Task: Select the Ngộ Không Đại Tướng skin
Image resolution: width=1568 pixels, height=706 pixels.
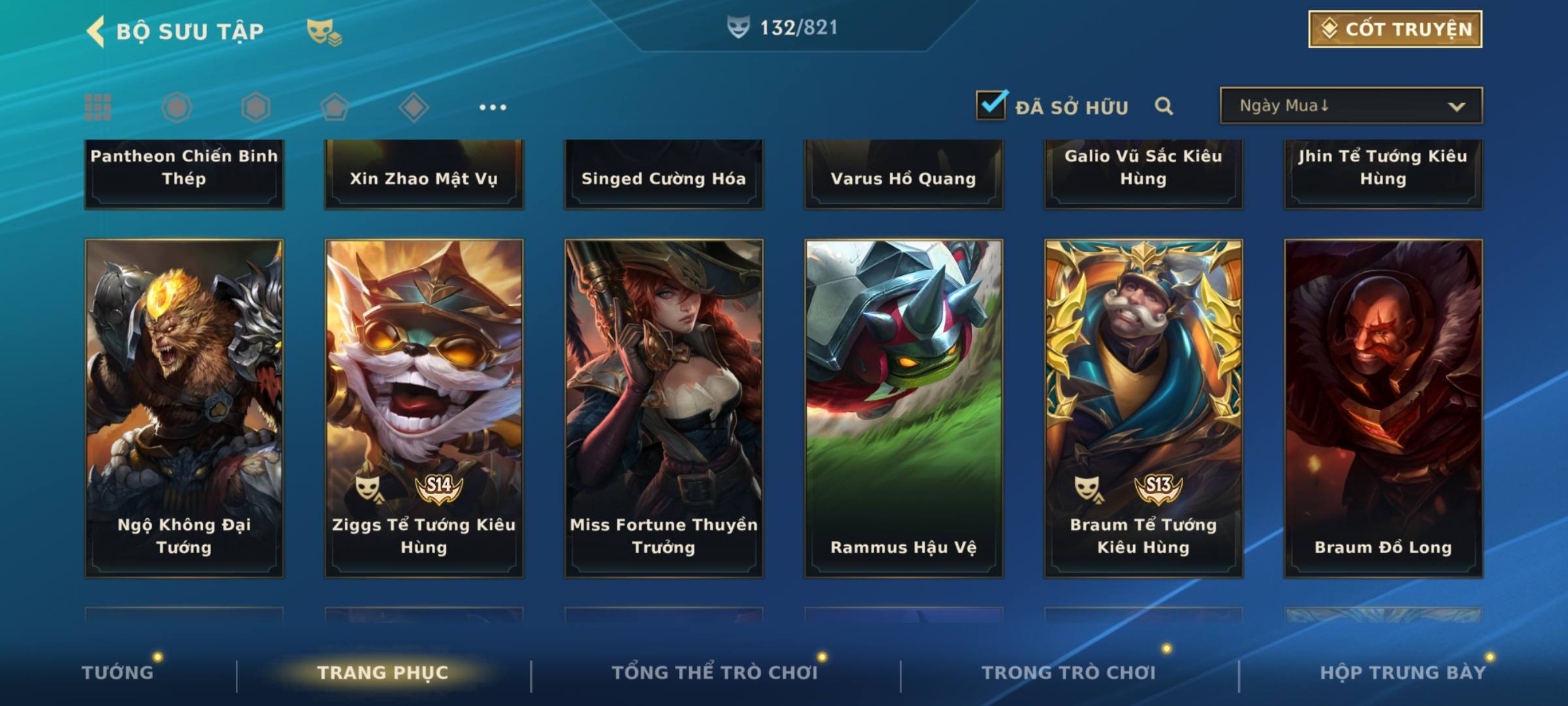Action: tap(184, 408)
